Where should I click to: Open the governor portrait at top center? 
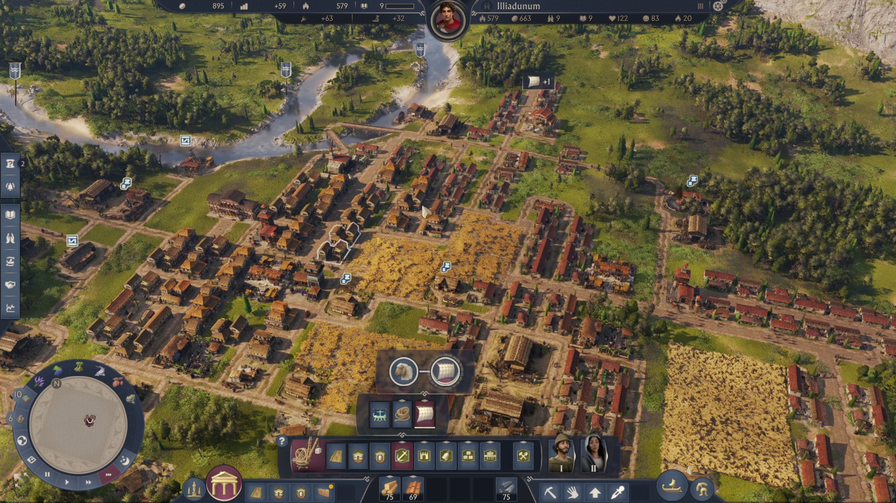[x=447, y=18]
